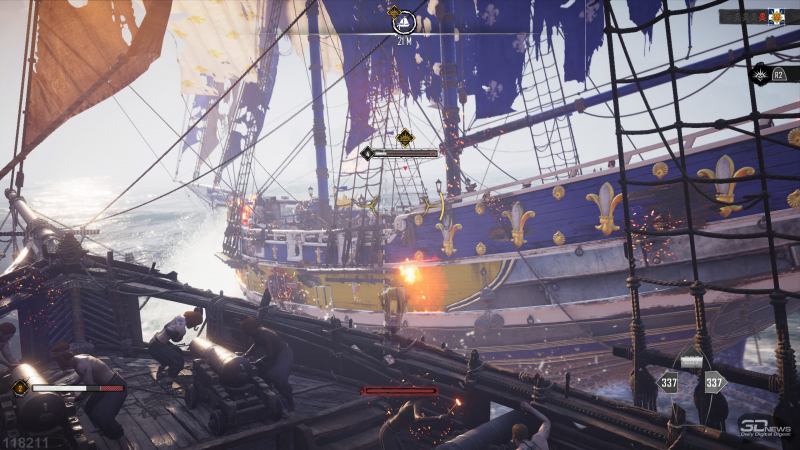Select the right broadside weapon slot
Viewport: 800px width, 450px height.
click(x=714, y=382)
